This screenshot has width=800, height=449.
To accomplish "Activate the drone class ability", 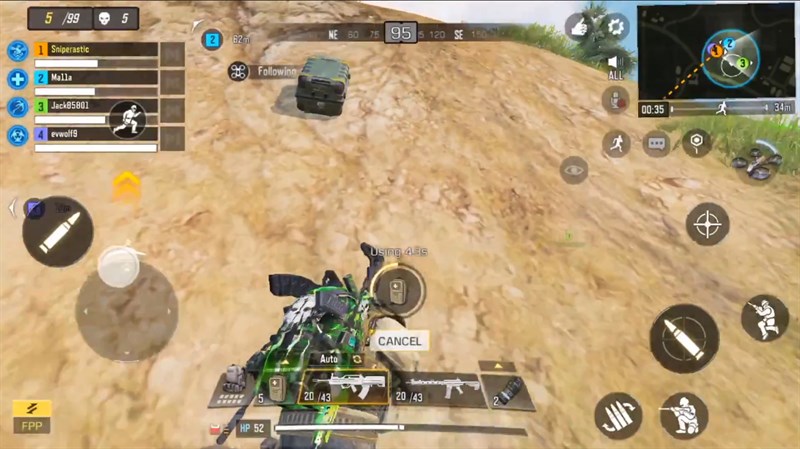I will click(755, 161).
